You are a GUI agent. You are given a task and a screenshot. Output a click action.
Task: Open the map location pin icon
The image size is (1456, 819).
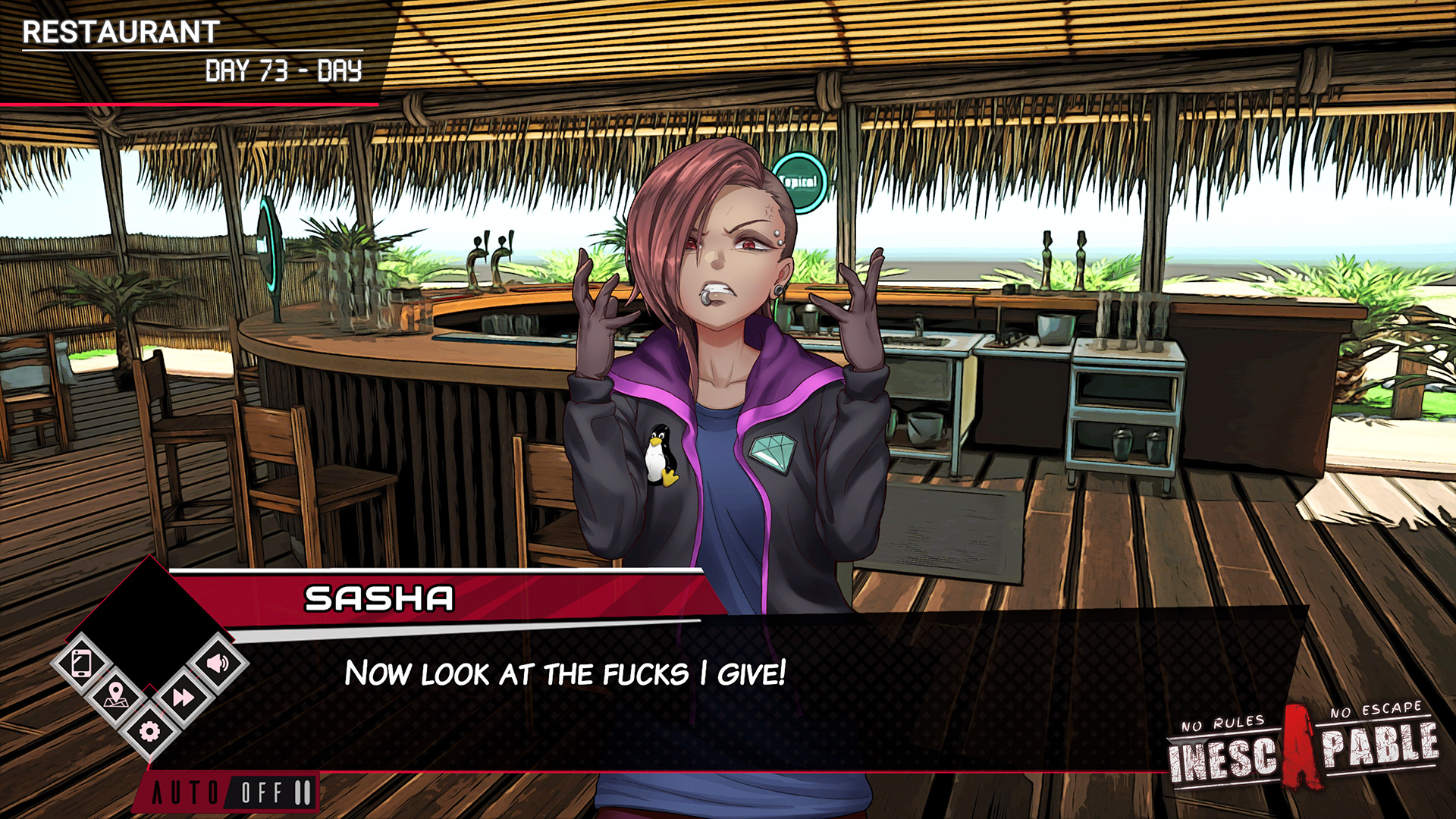115,696
